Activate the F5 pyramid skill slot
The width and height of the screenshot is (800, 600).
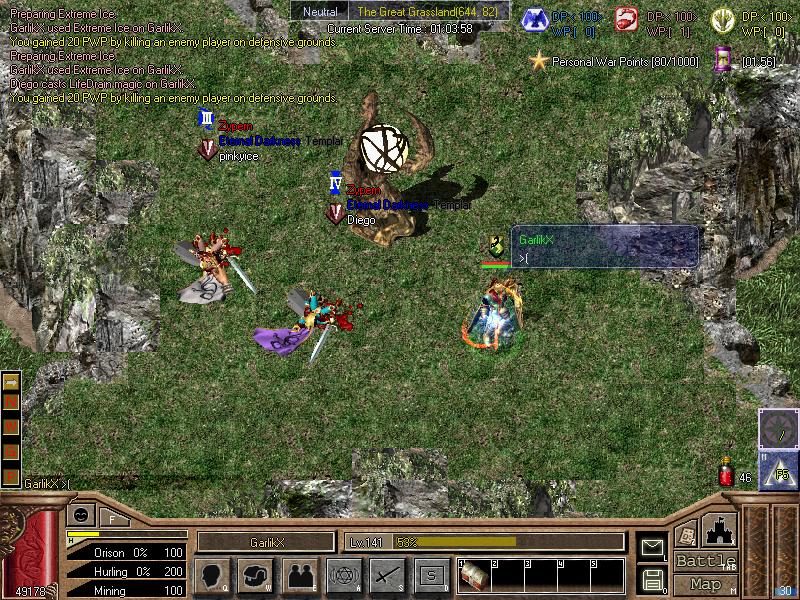tap(778, 470)
